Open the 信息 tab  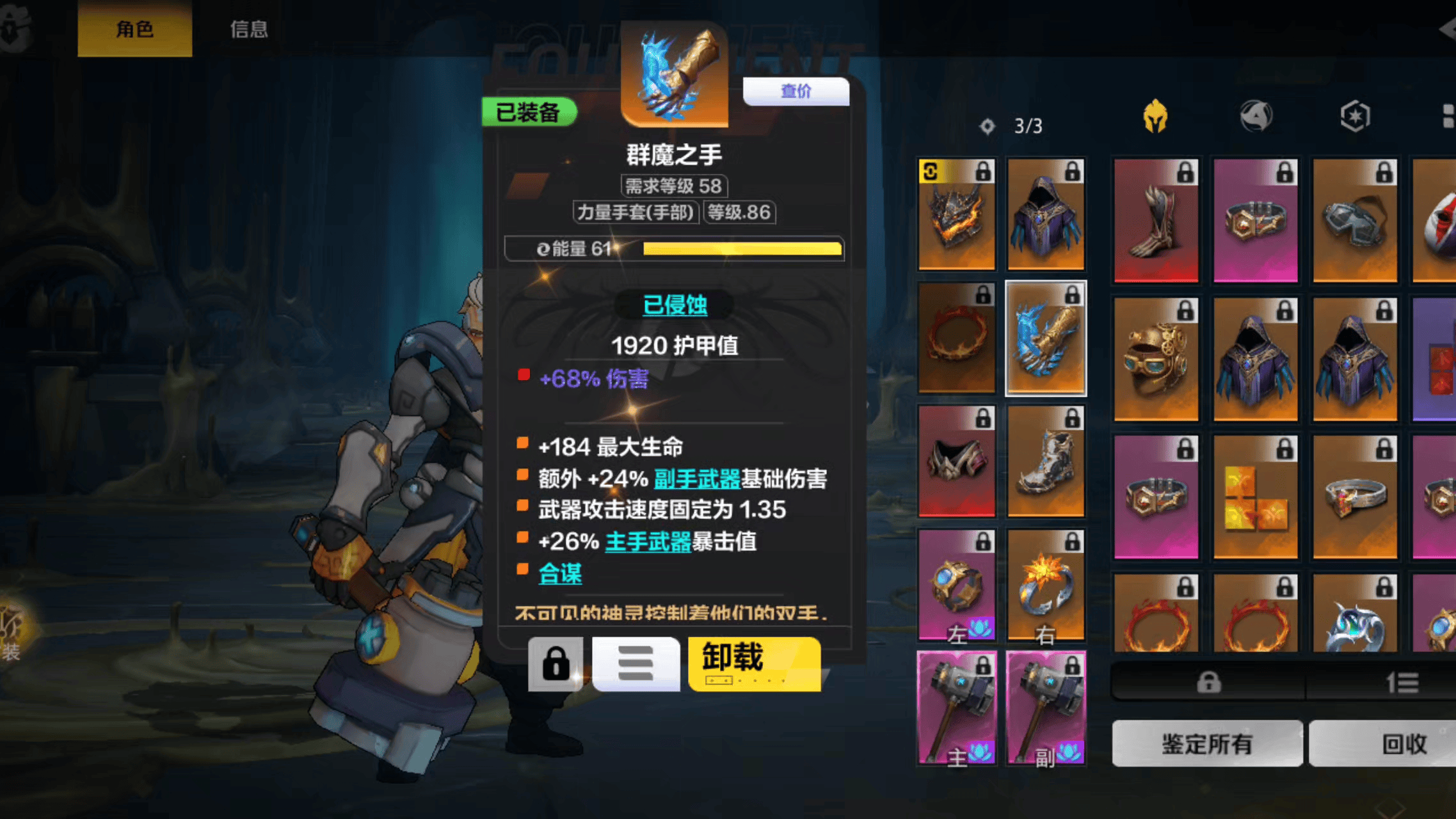point(249,29)
